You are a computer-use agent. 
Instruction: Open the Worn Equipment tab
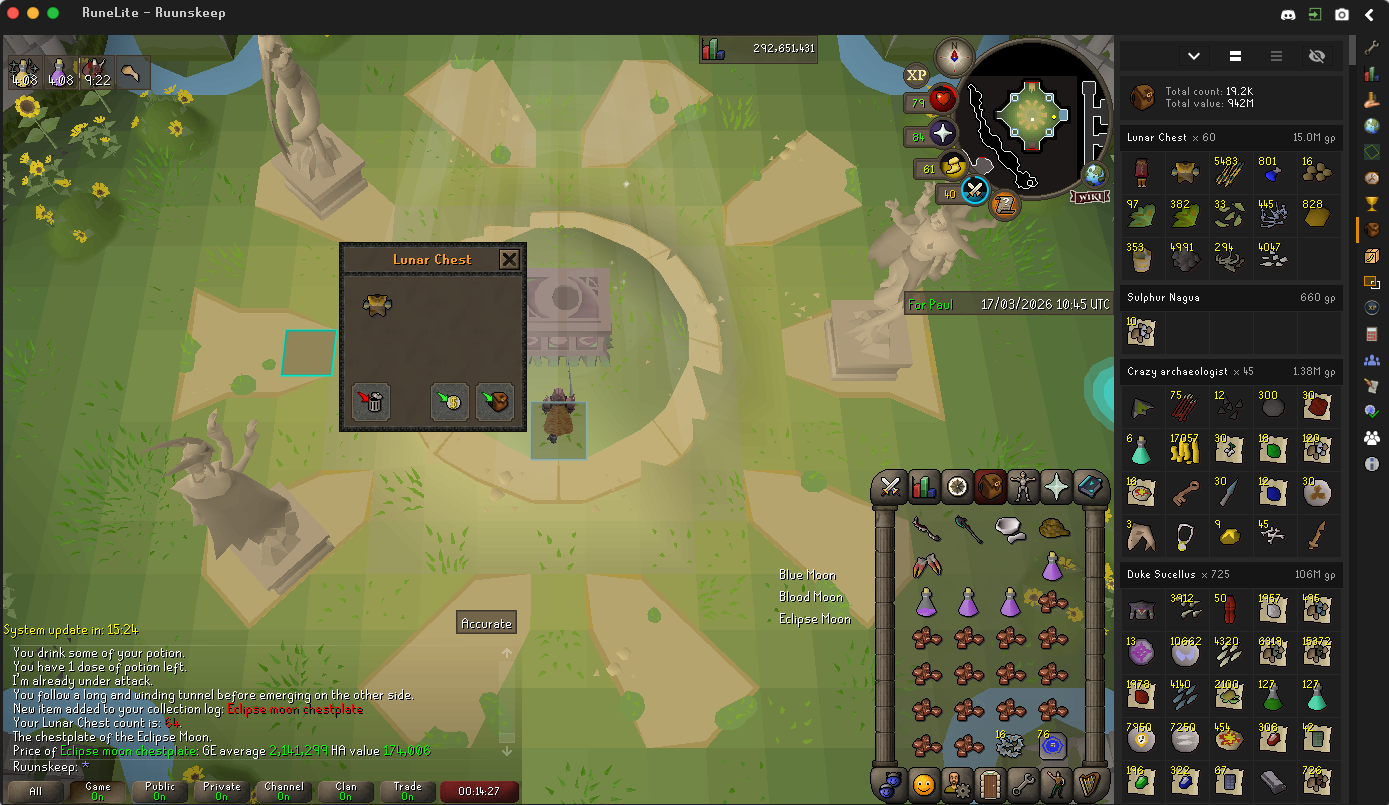(x=1022, y=487)
